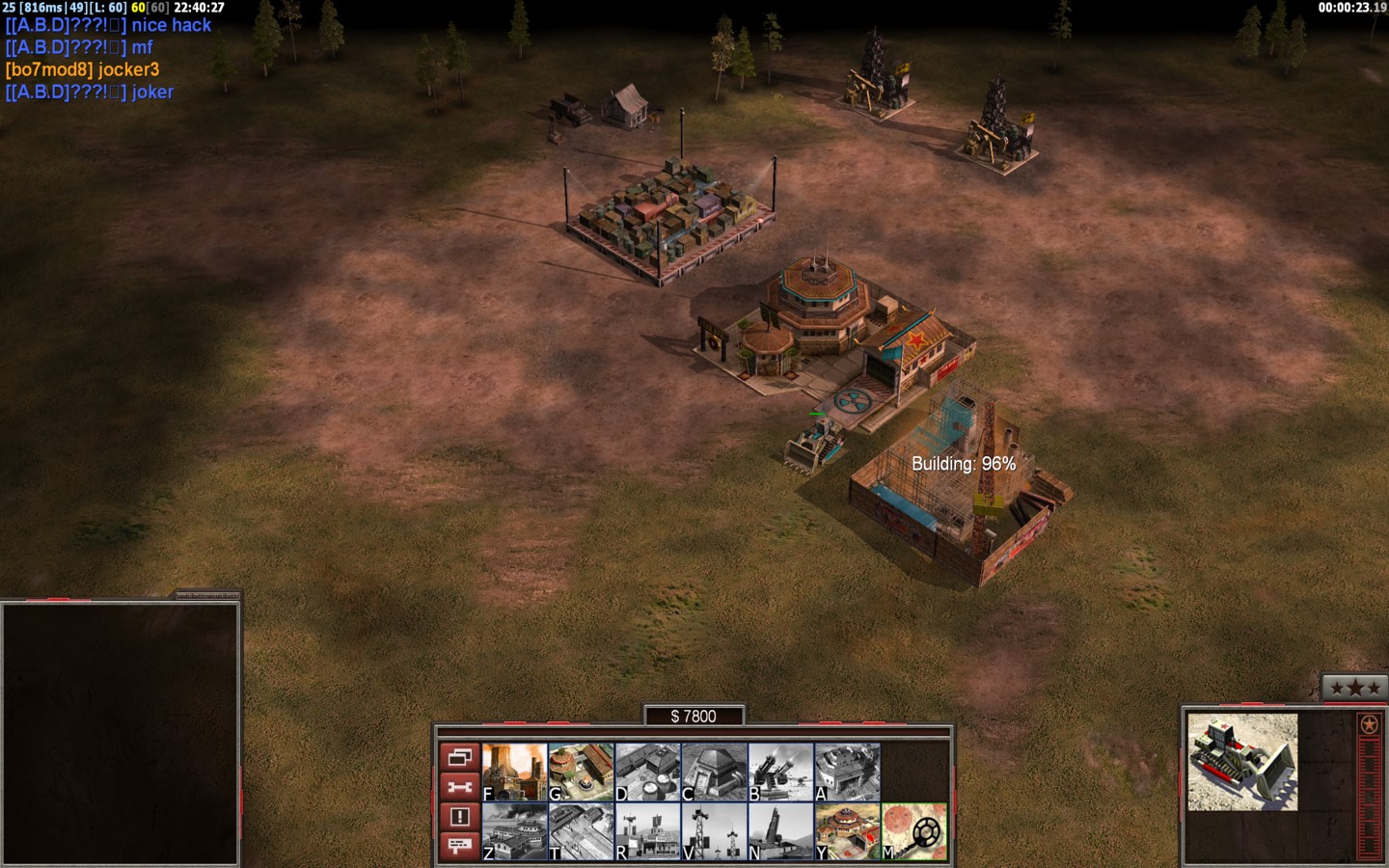Select the Barracks build icon (G)
This screenshot has width=1389, height=868.
tap(581, 772)
